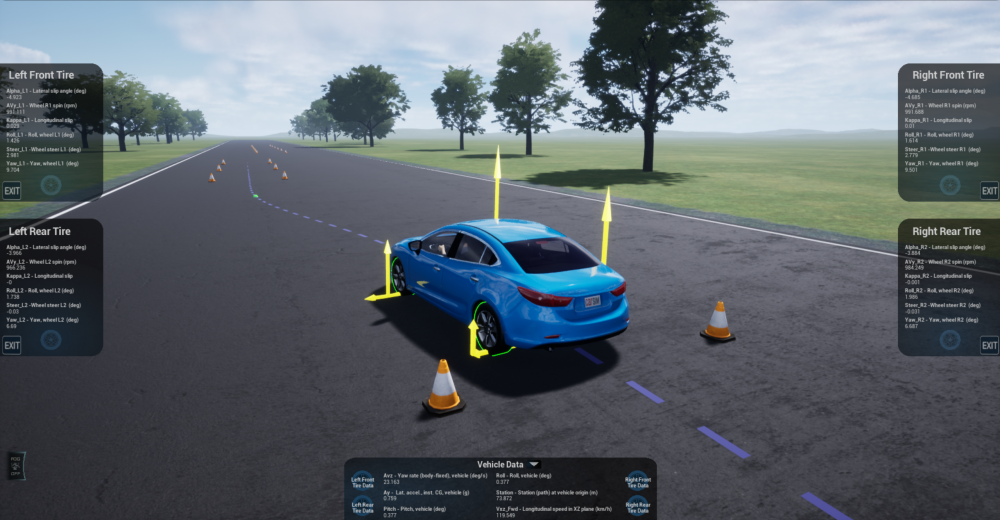Image resolution: width=1000 pixels, height=520 pixels.
Task: Open Right Rear Tire Data
Action: click(x=637, y=507)
